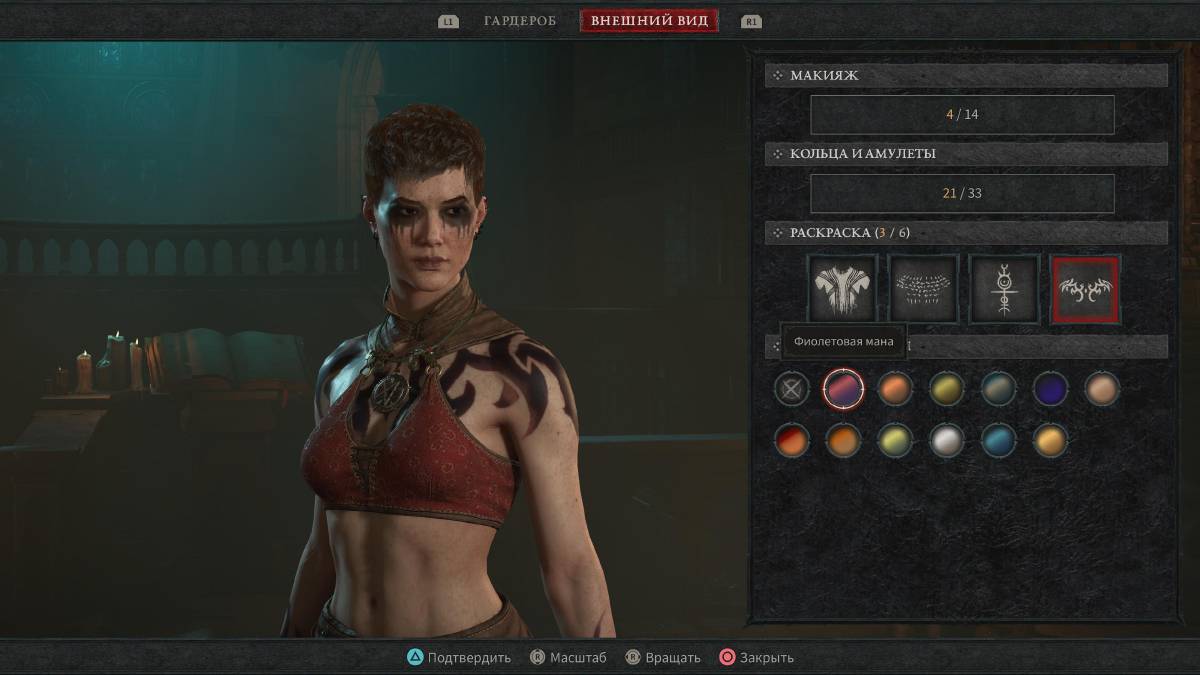The image size is (1200, 675).
Task: Select the red-to-orange gradient swatch
Action: pos(792,440)
